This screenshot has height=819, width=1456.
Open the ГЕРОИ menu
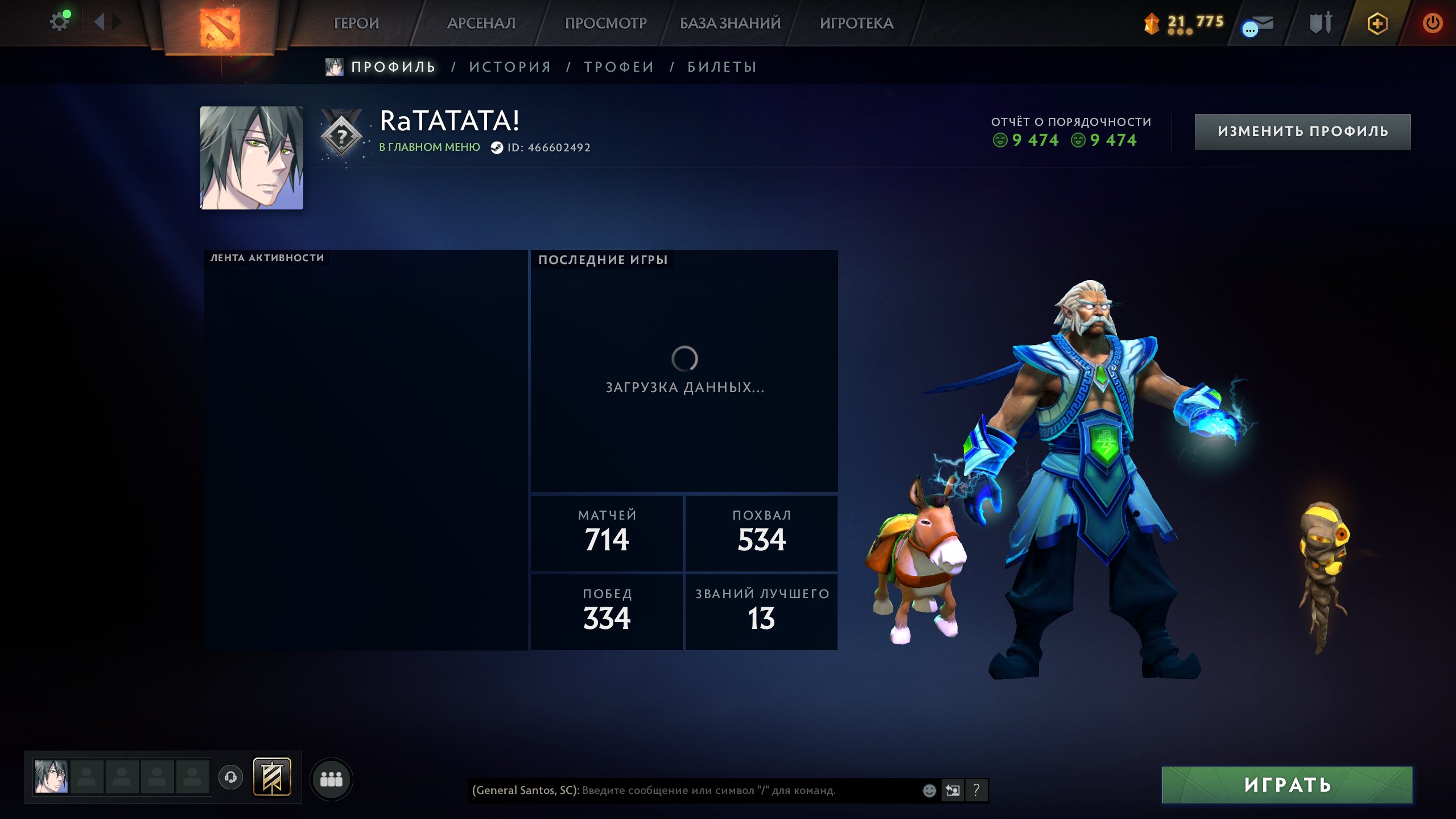[356, 23]
